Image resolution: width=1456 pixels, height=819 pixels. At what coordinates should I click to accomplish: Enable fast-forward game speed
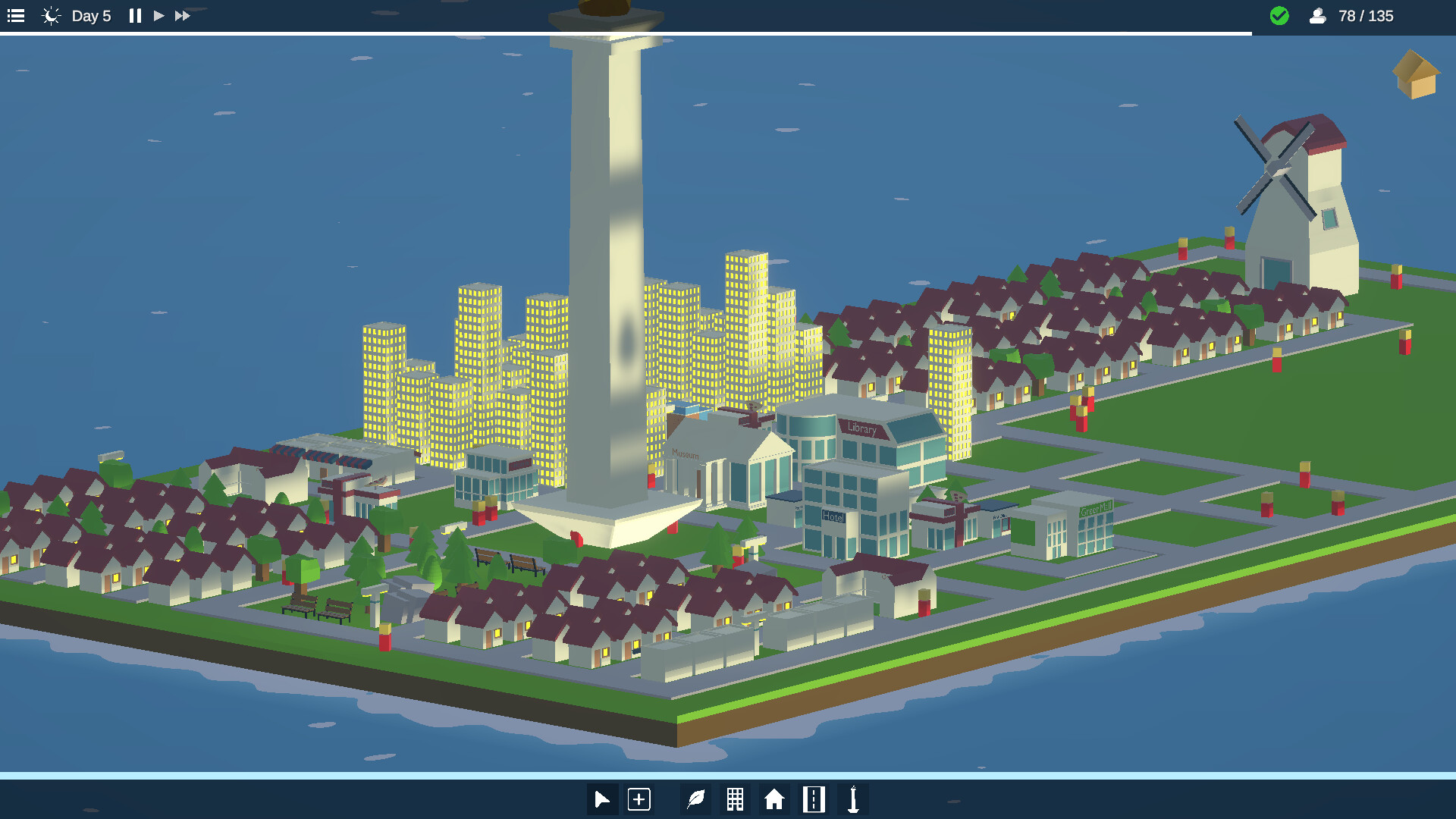coord(182,15)
